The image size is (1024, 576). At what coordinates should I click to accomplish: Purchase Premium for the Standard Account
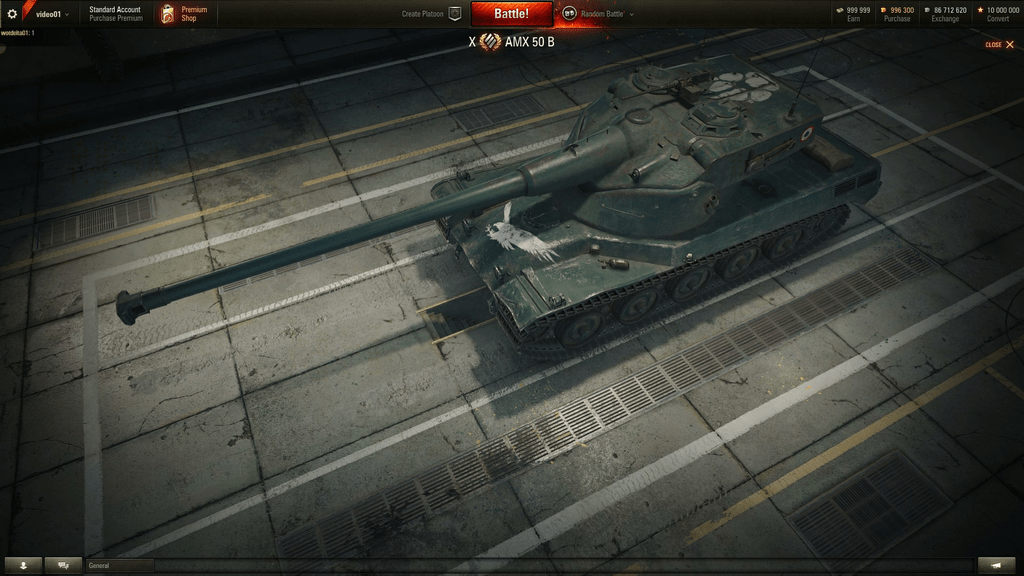pos(115,18)
